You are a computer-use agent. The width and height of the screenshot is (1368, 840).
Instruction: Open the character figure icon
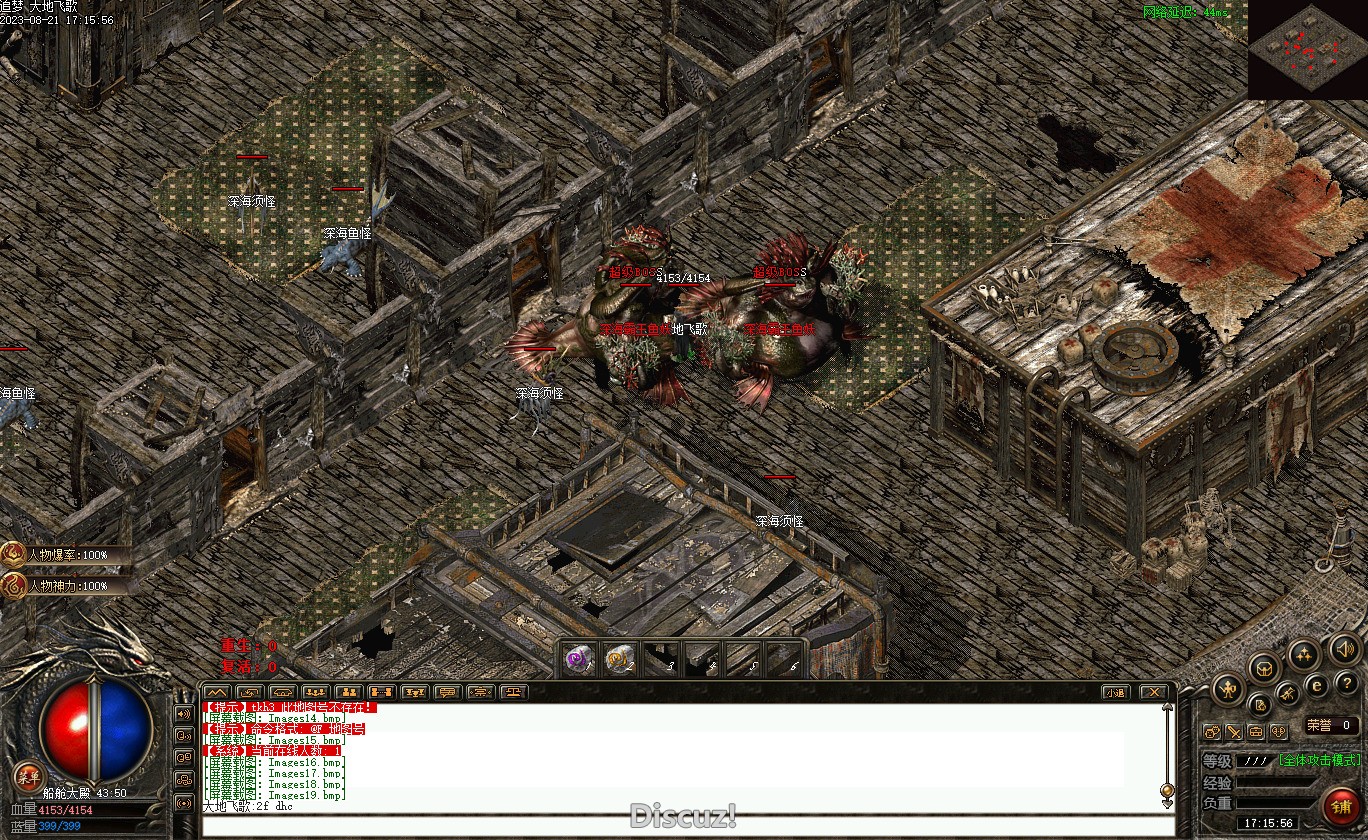1228,688
